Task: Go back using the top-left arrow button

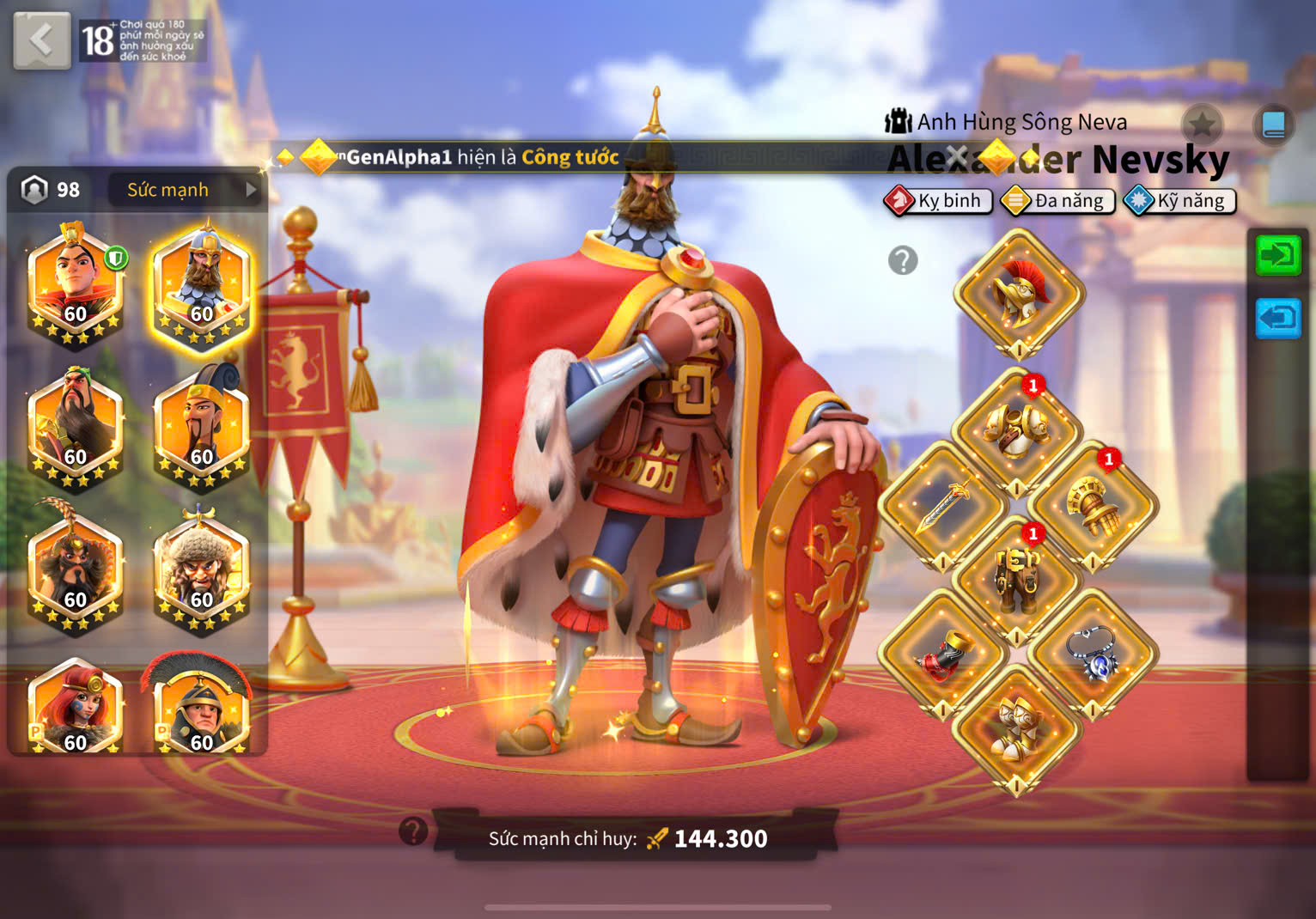Action: 41,40
